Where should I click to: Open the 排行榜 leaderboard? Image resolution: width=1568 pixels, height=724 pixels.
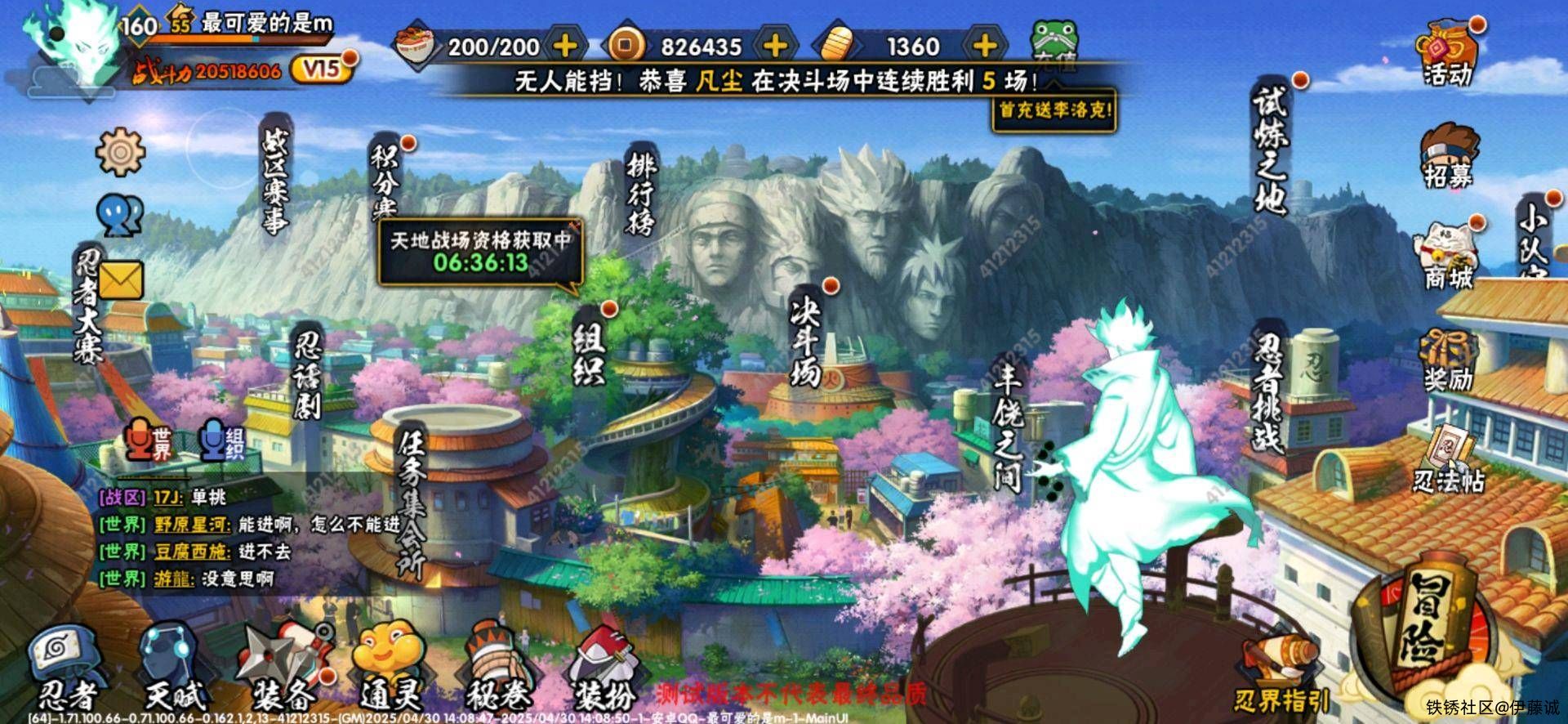tap(641, 192)
